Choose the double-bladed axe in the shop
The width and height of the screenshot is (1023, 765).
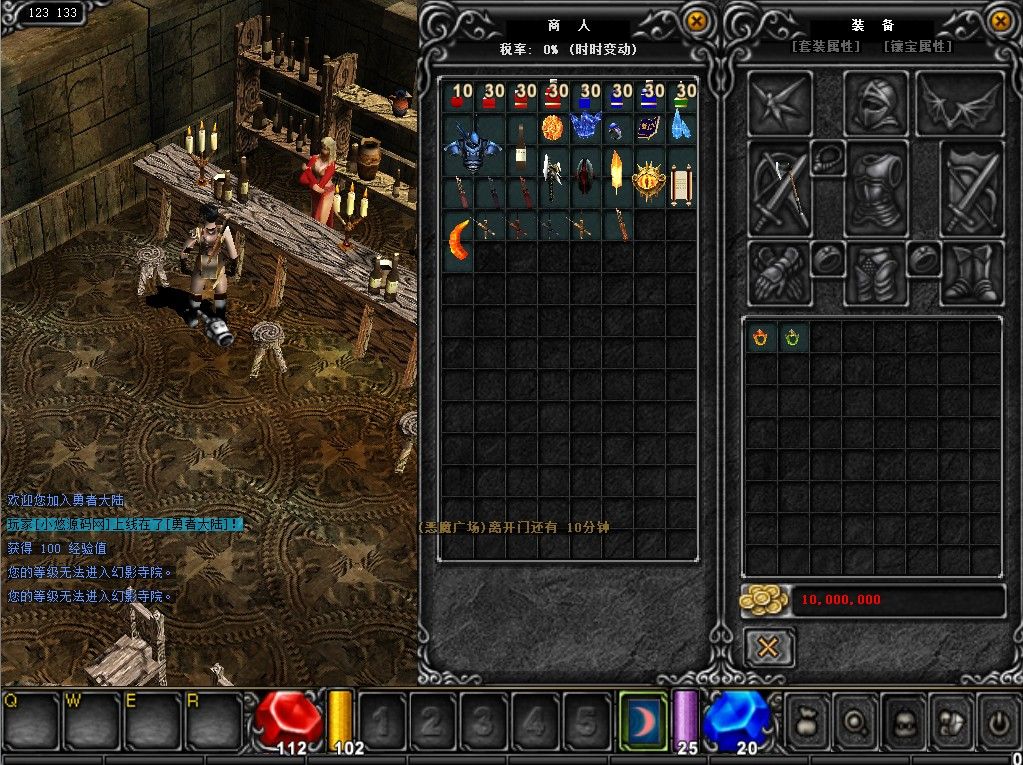pyautogui.click(x=553, y=176)
